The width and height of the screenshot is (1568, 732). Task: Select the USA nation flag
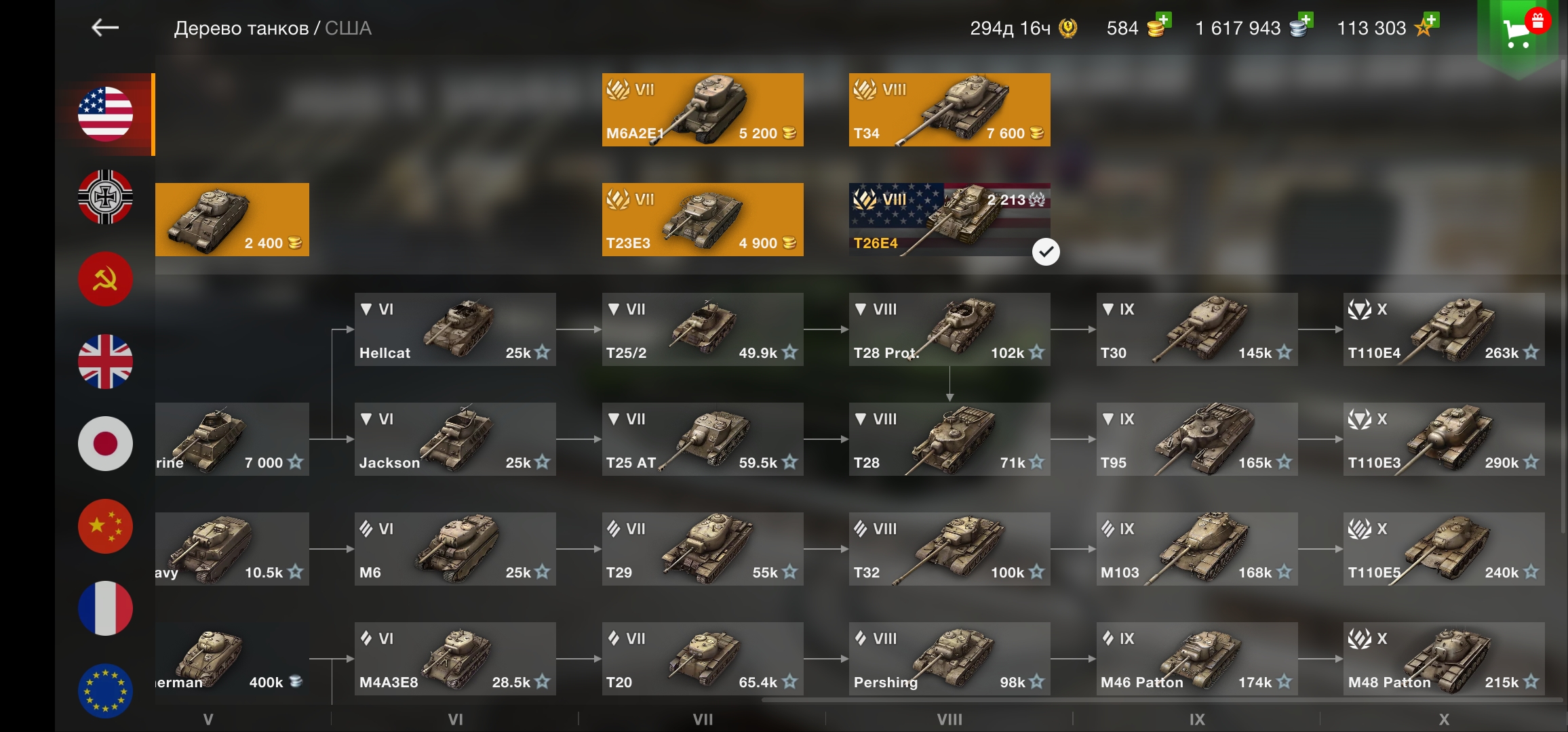tap(105, 114)
